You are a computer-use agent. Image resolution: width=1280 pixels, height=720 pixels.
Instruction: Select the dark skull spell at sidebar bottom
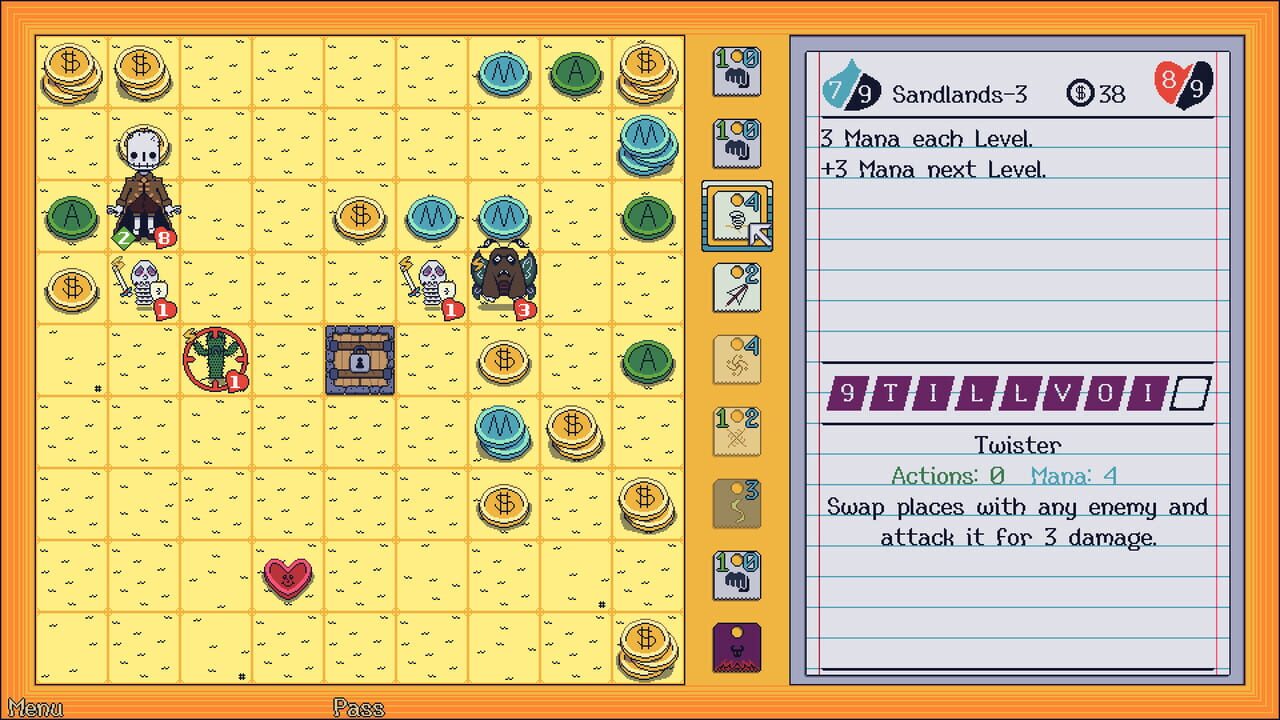[x=737, y=647]
